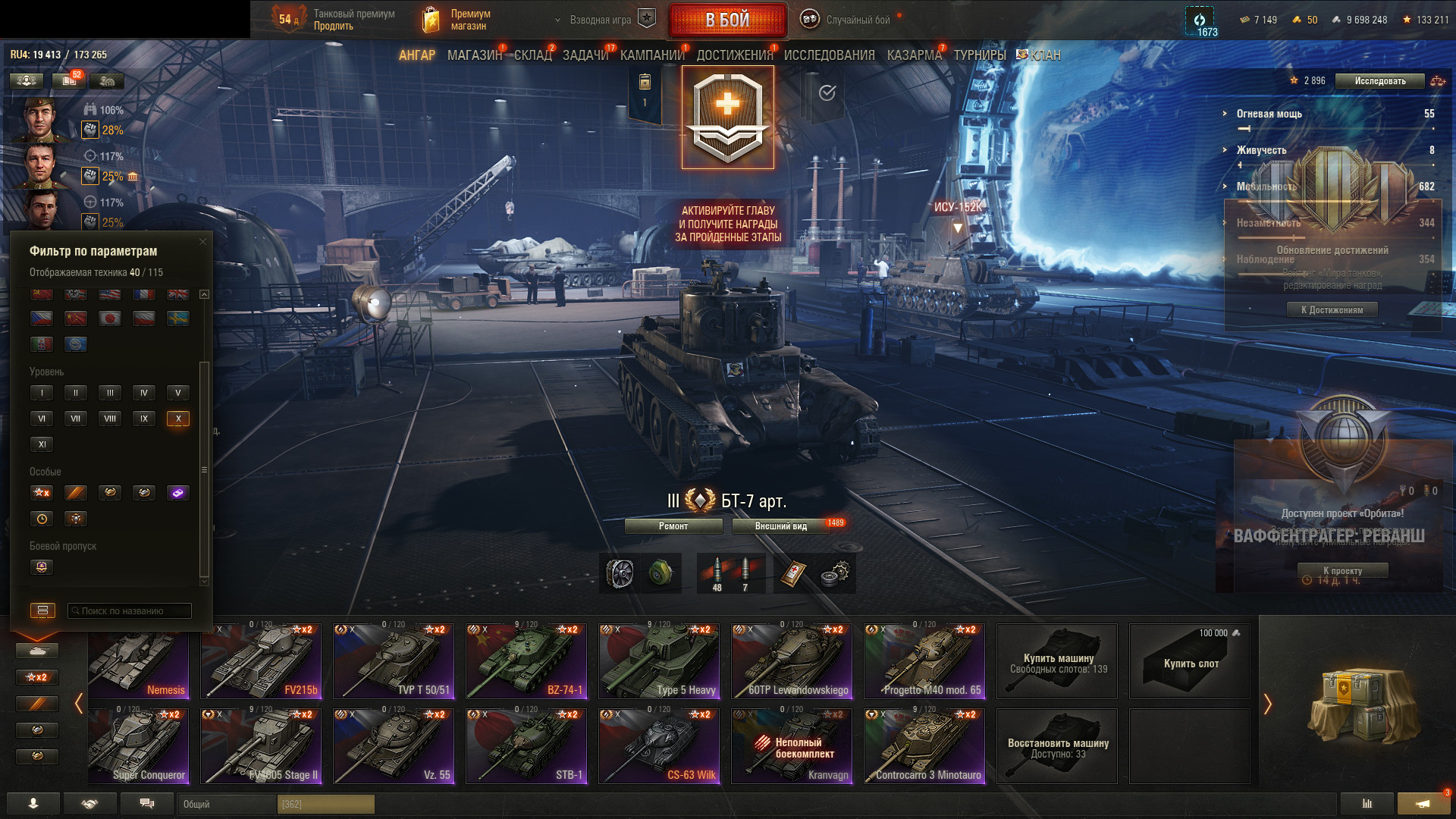Open the КАЗАРМА tab

[x=914, y=55]
